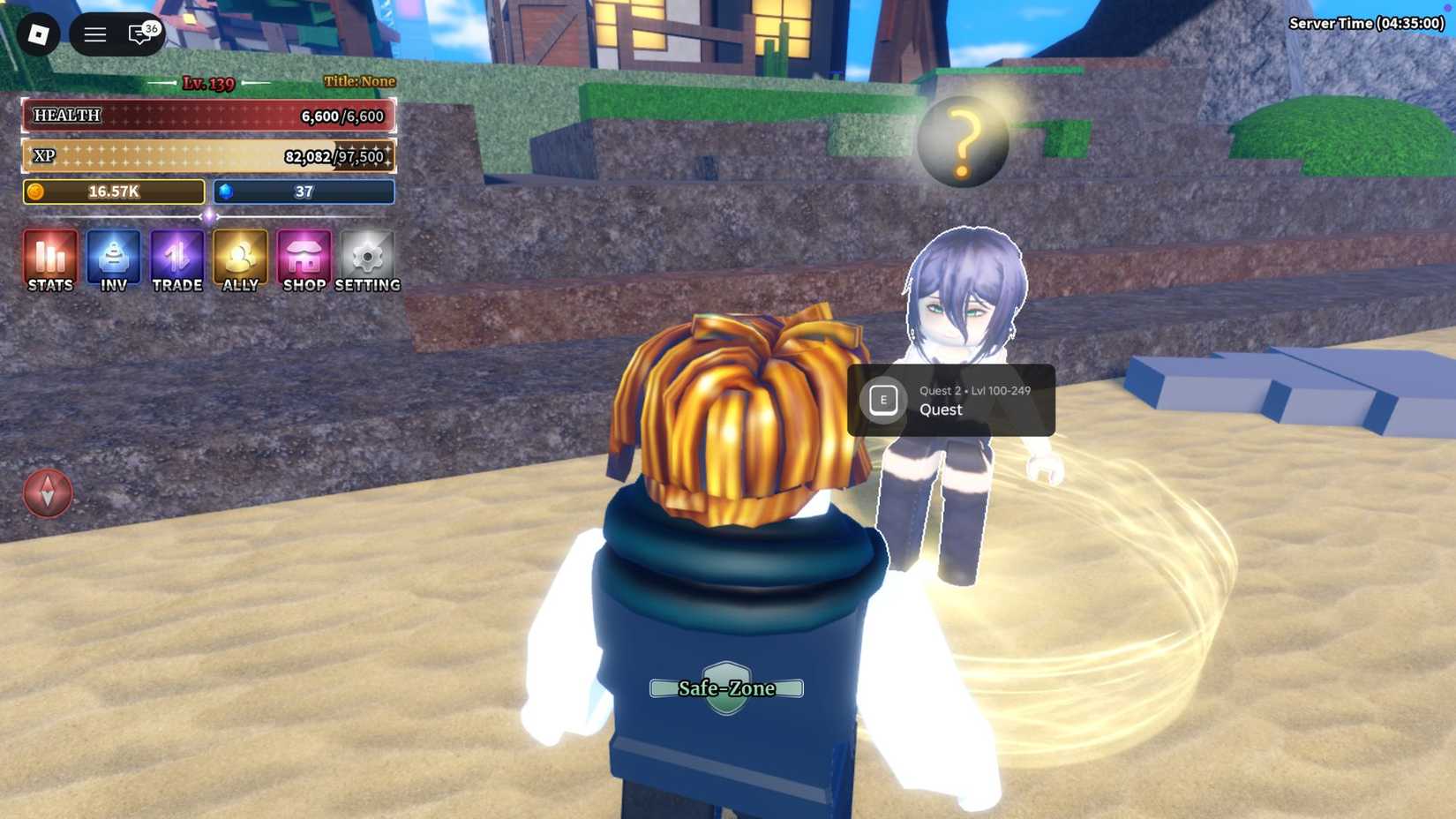Viewport: 1456px width, 819px height.
Task: Click the Roblox logo button
Action: (35, 35)
